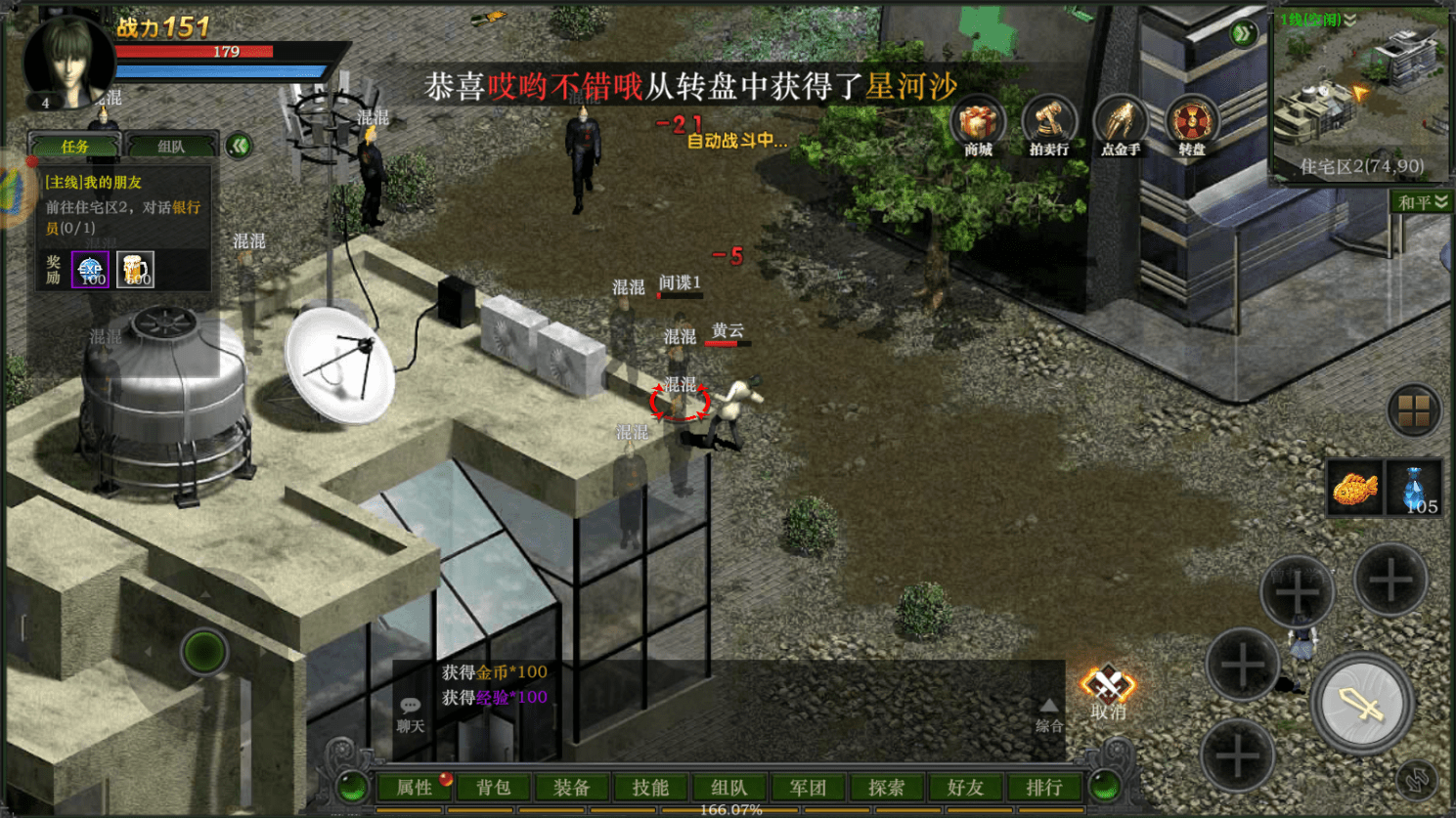This screenshot has width=1456, height=818.
Task: Open the 好友 friends list
Action: pos(965,788)
